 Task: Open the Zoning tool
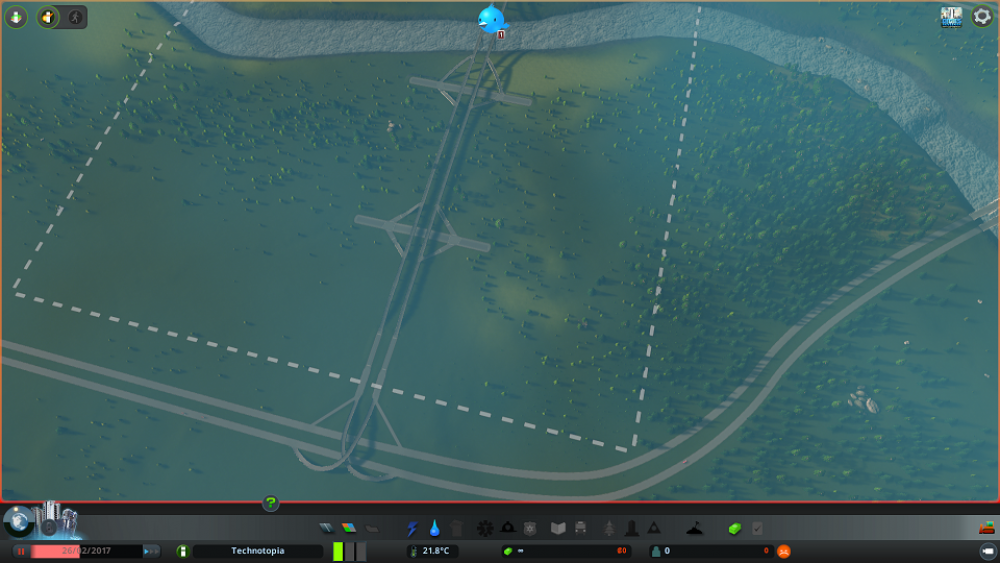[349, 528]
